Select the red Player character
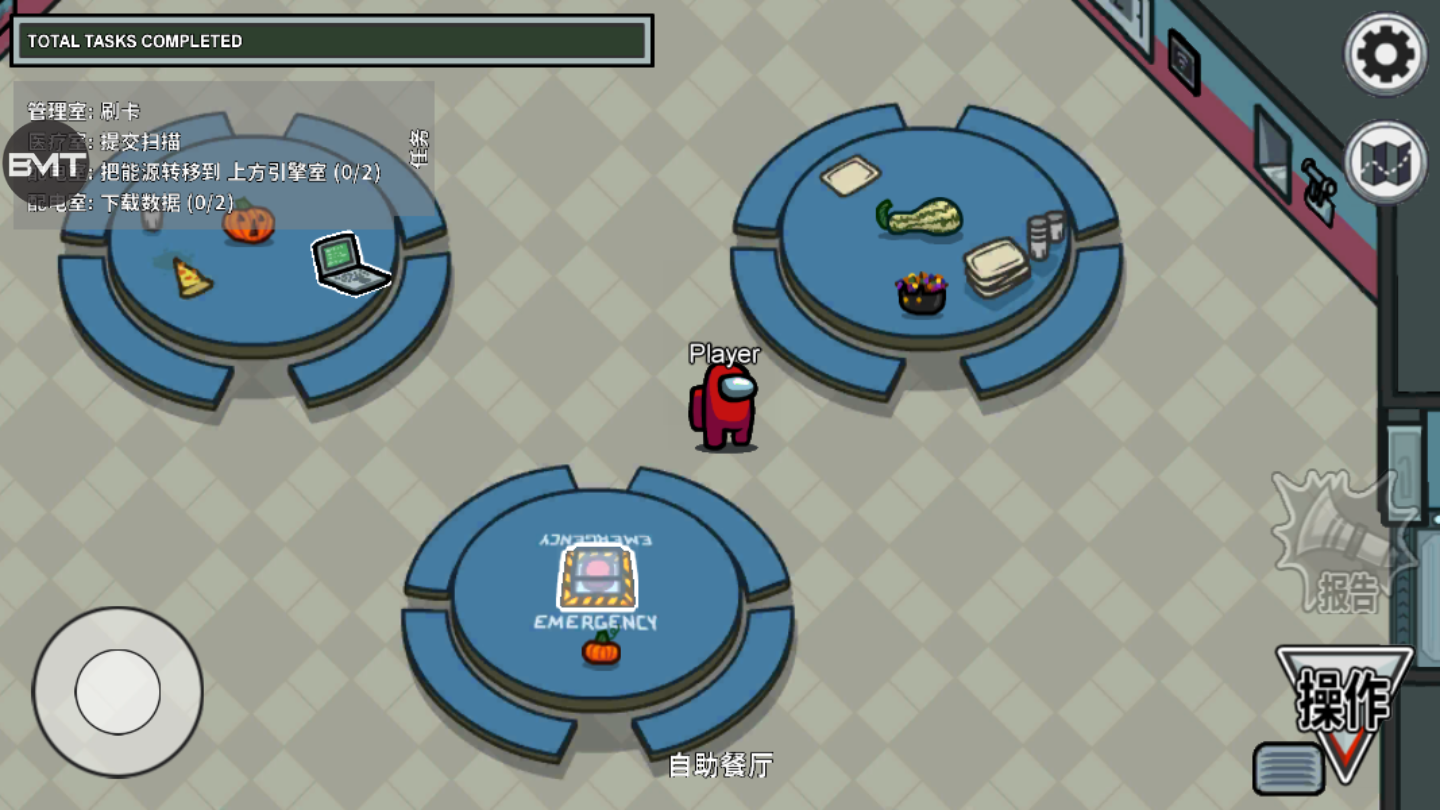The height and width of the screenshot is (810, 1440). pyautogui.click(x=725, y=405)
